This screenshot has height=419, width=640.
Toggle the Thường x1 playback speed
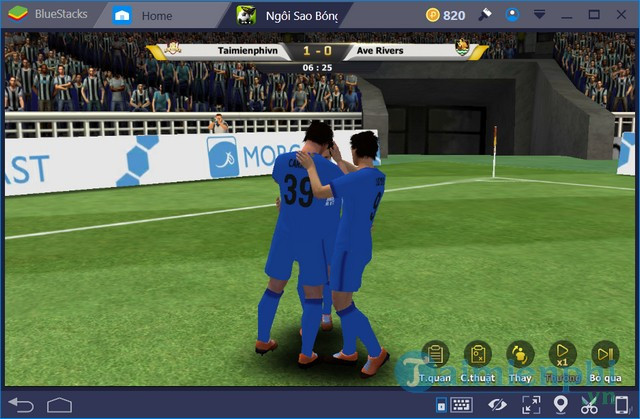click(x=563, y=355)
